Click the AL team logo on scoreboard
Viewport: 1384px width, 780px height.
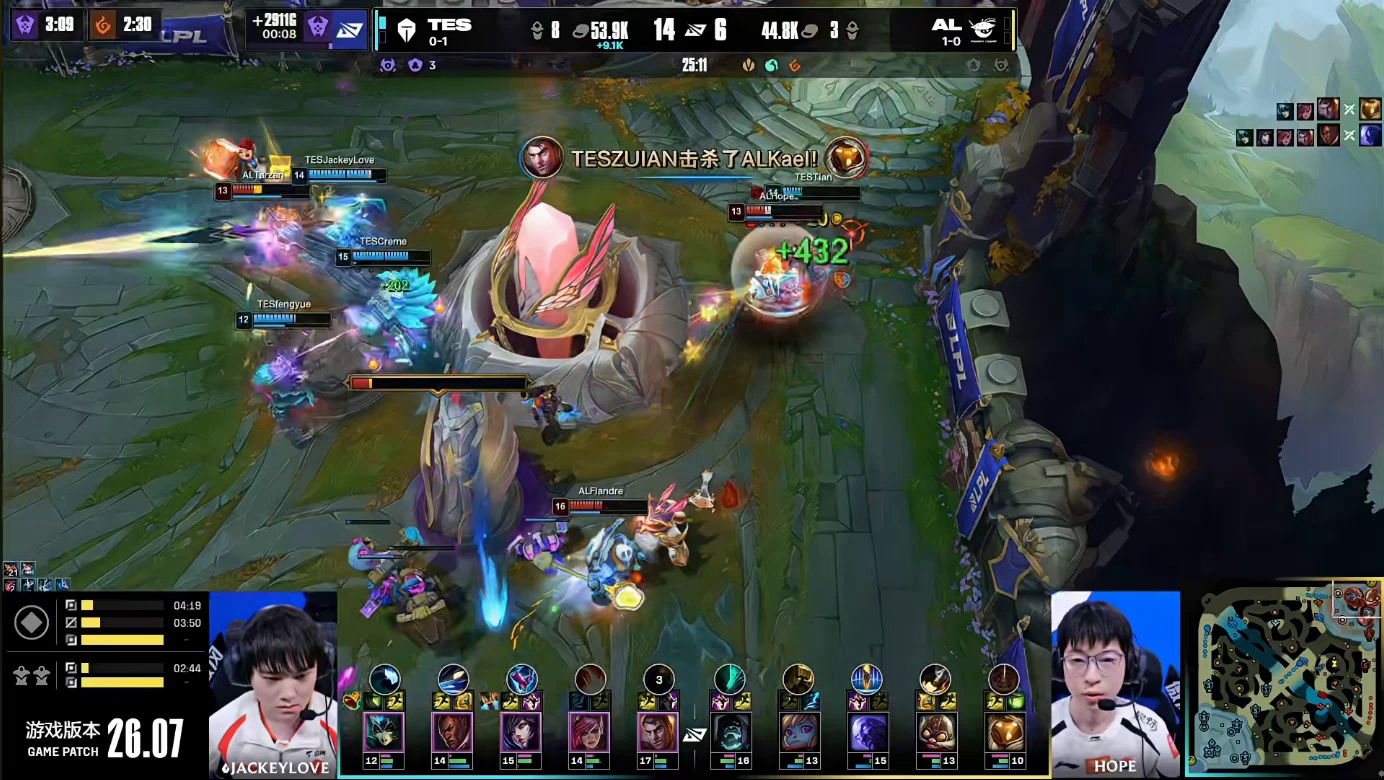coord(984,31)
